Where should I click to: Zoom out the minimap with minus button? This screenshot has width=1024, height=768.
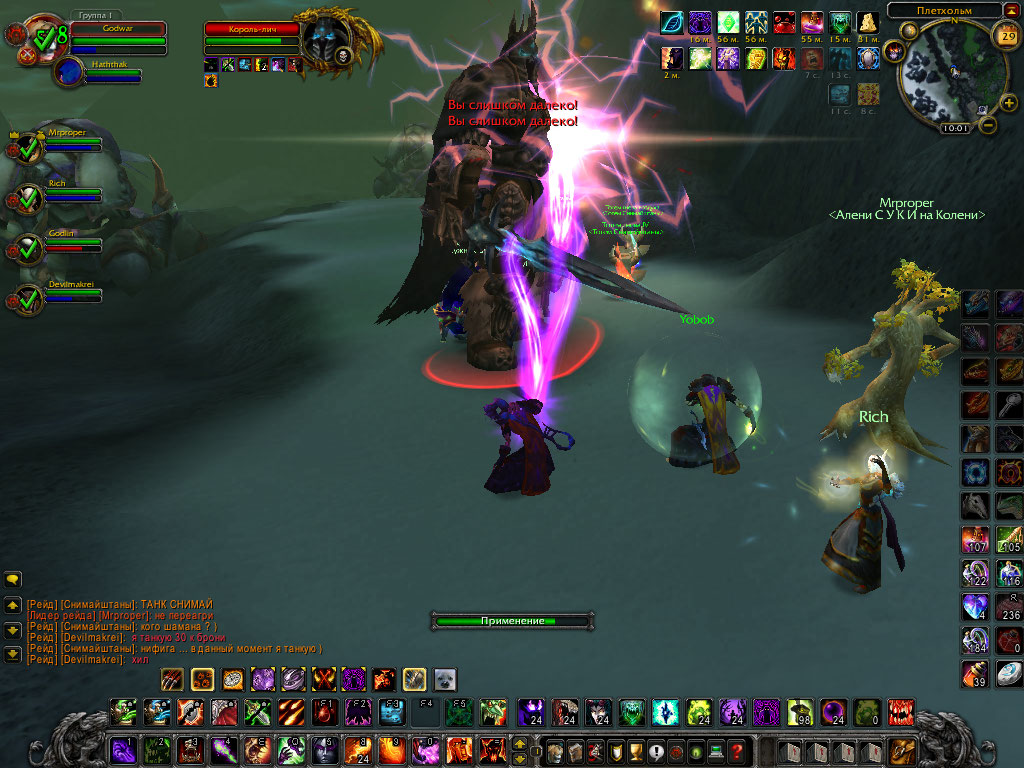pos(987,126)
